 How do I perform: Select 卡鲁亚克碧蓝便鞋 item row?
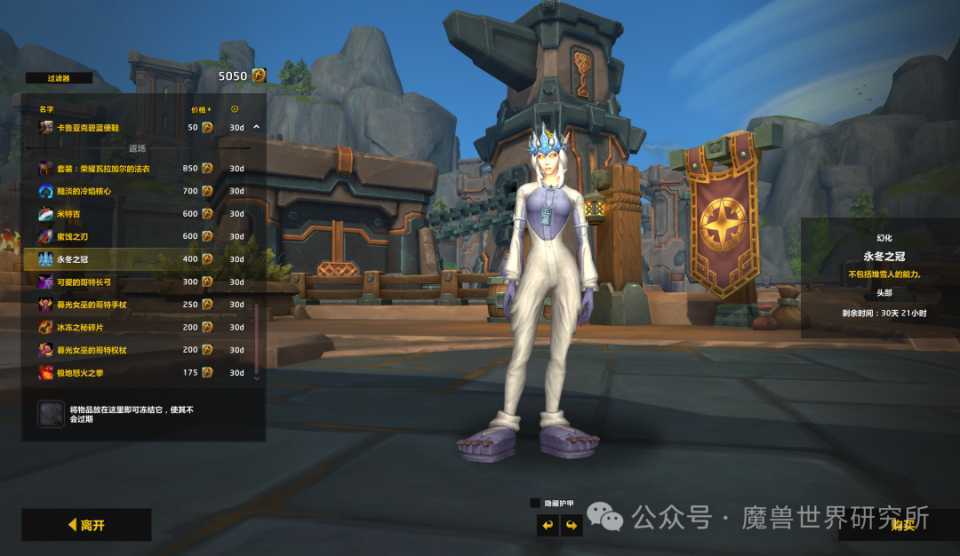coord(120,127)
